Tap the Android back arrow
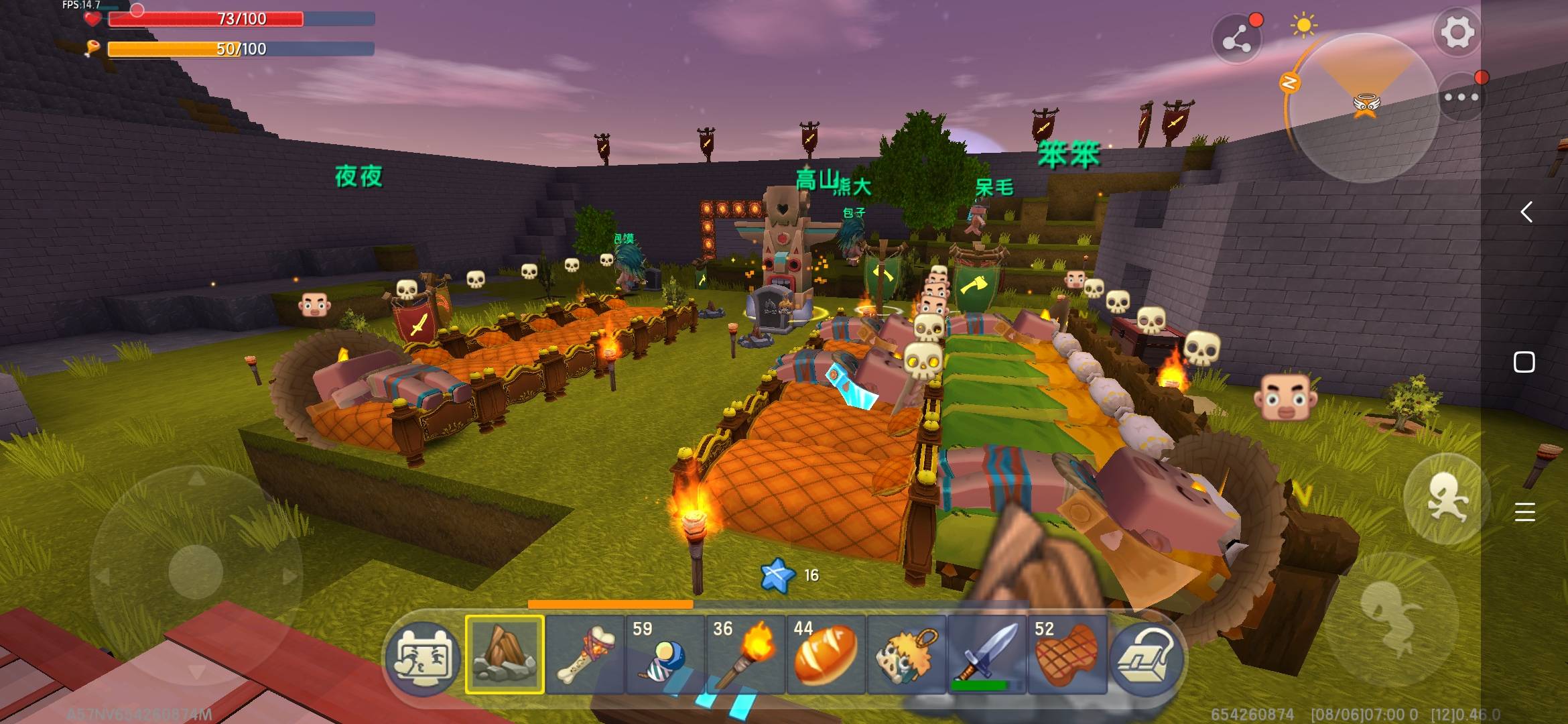1568x724 pixels. coord(1526,213)
